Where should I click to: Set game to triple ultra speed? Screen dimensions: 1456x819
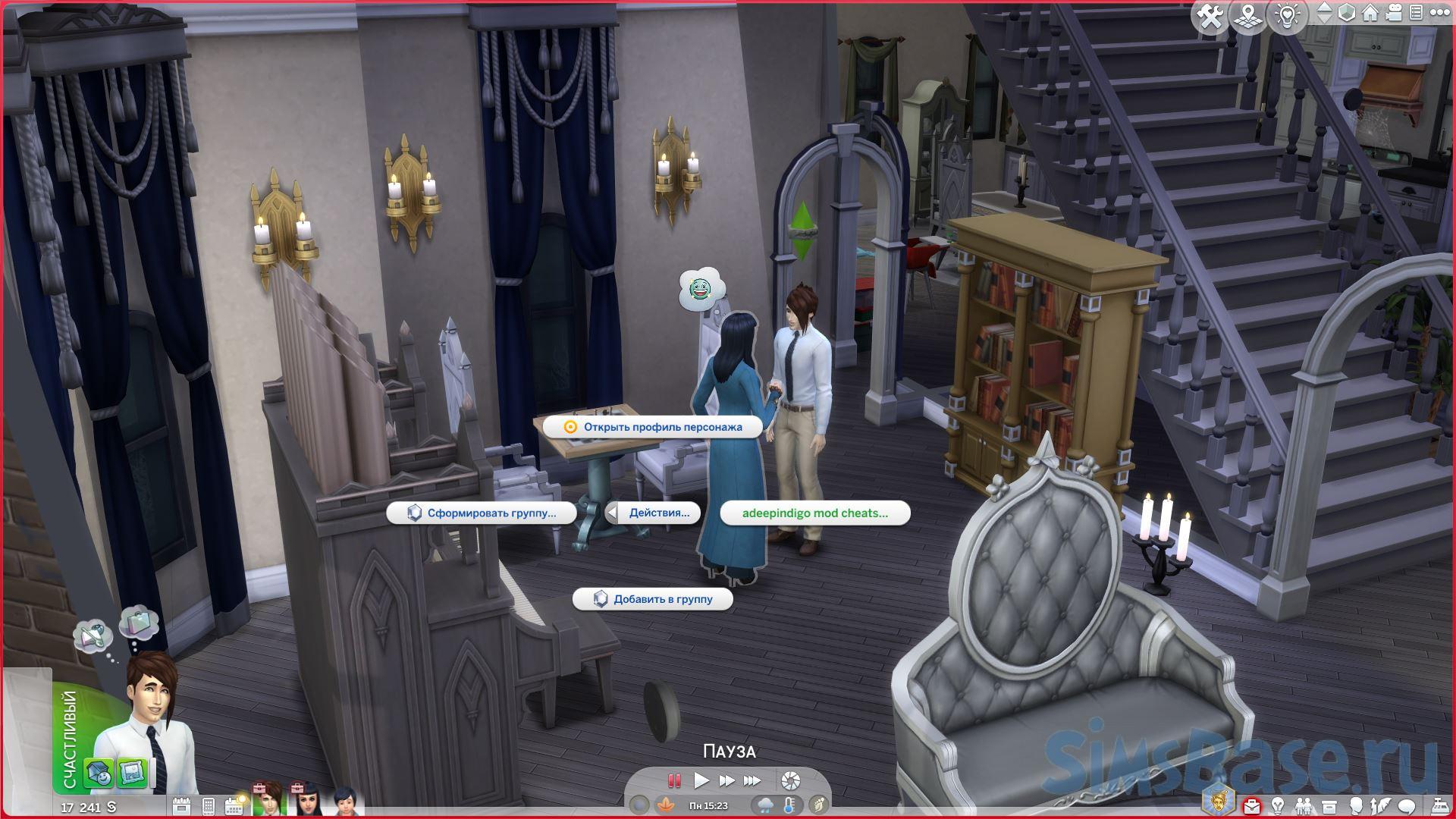(752, 780)
